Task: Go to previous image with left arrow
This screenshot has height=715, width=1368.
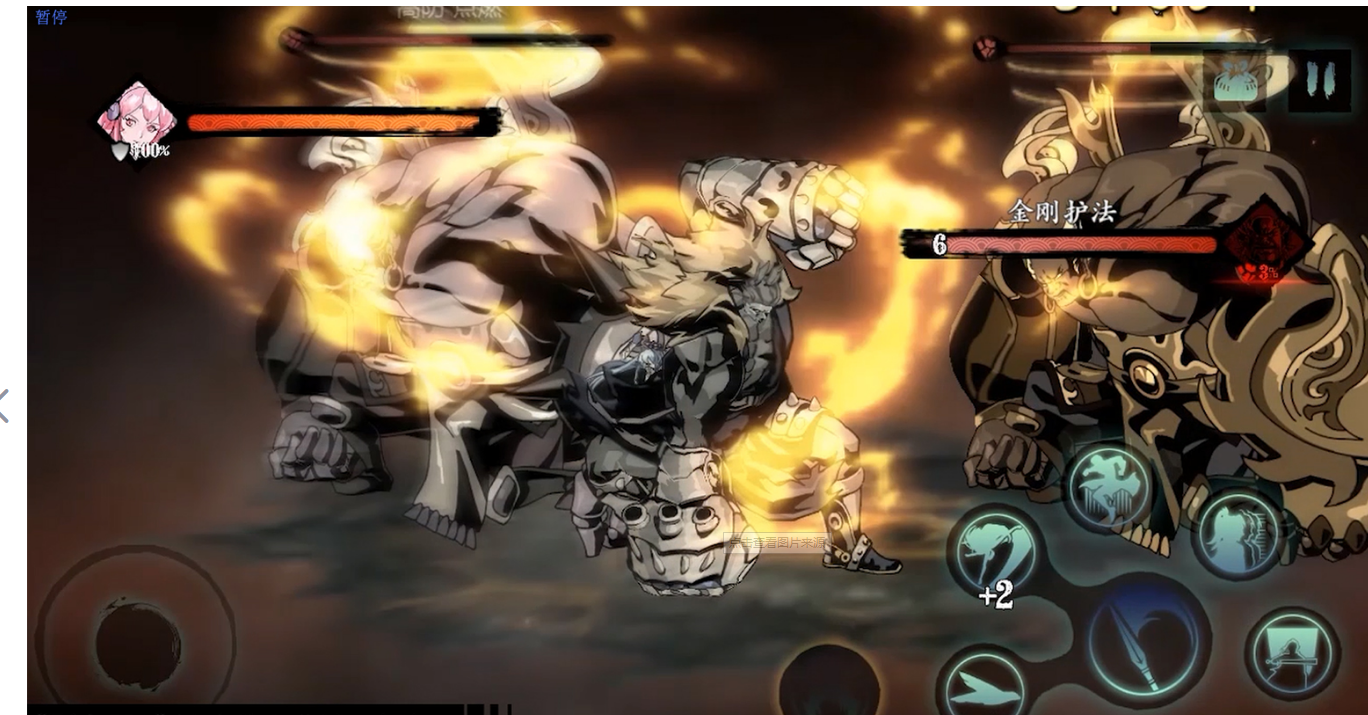Action: (x=5, y=405)
